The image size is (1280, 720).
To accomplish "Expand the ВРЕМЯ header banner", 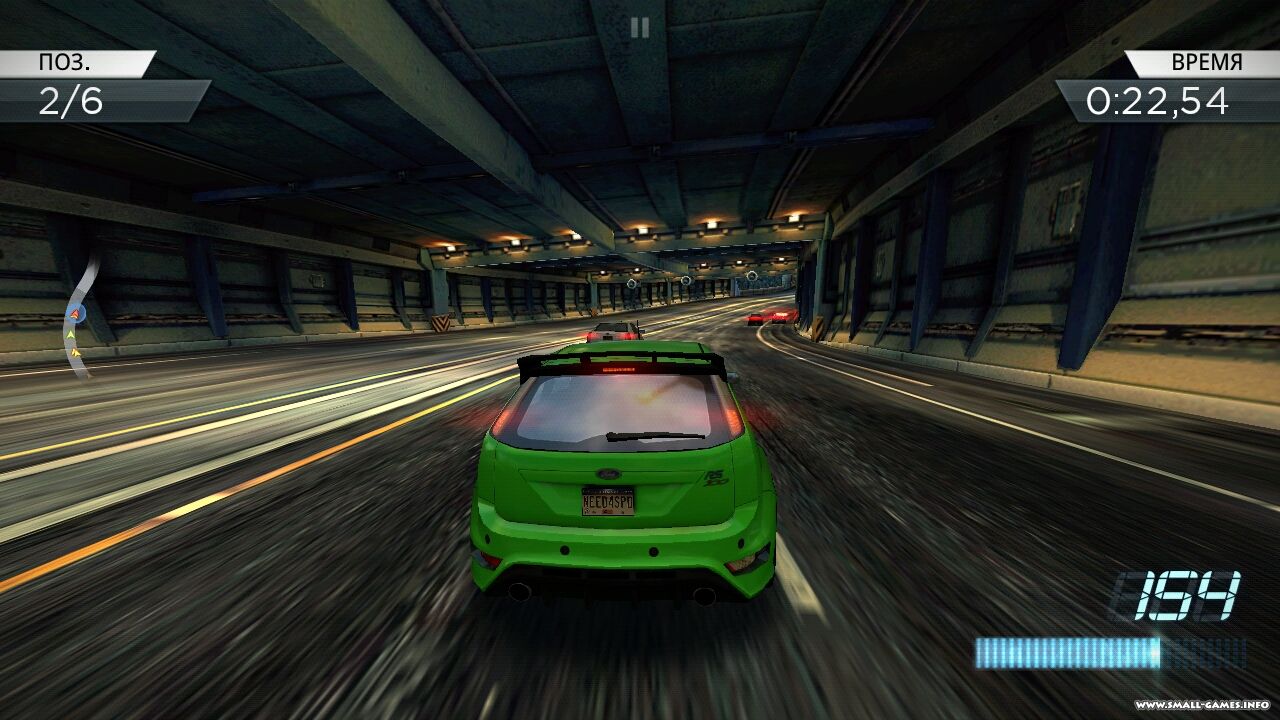I will (x=1198, y=62).
